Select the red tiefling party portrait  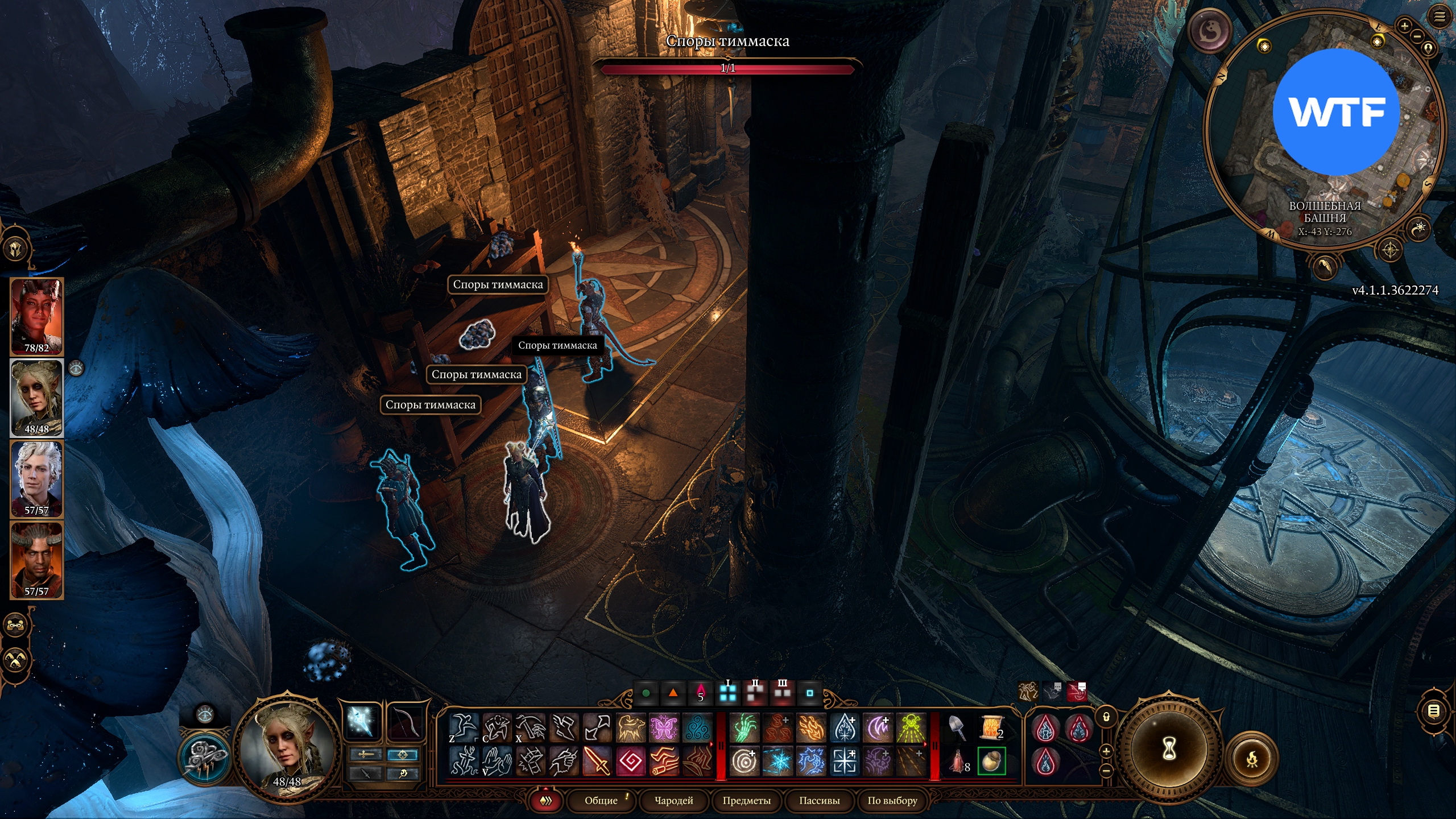36,316
